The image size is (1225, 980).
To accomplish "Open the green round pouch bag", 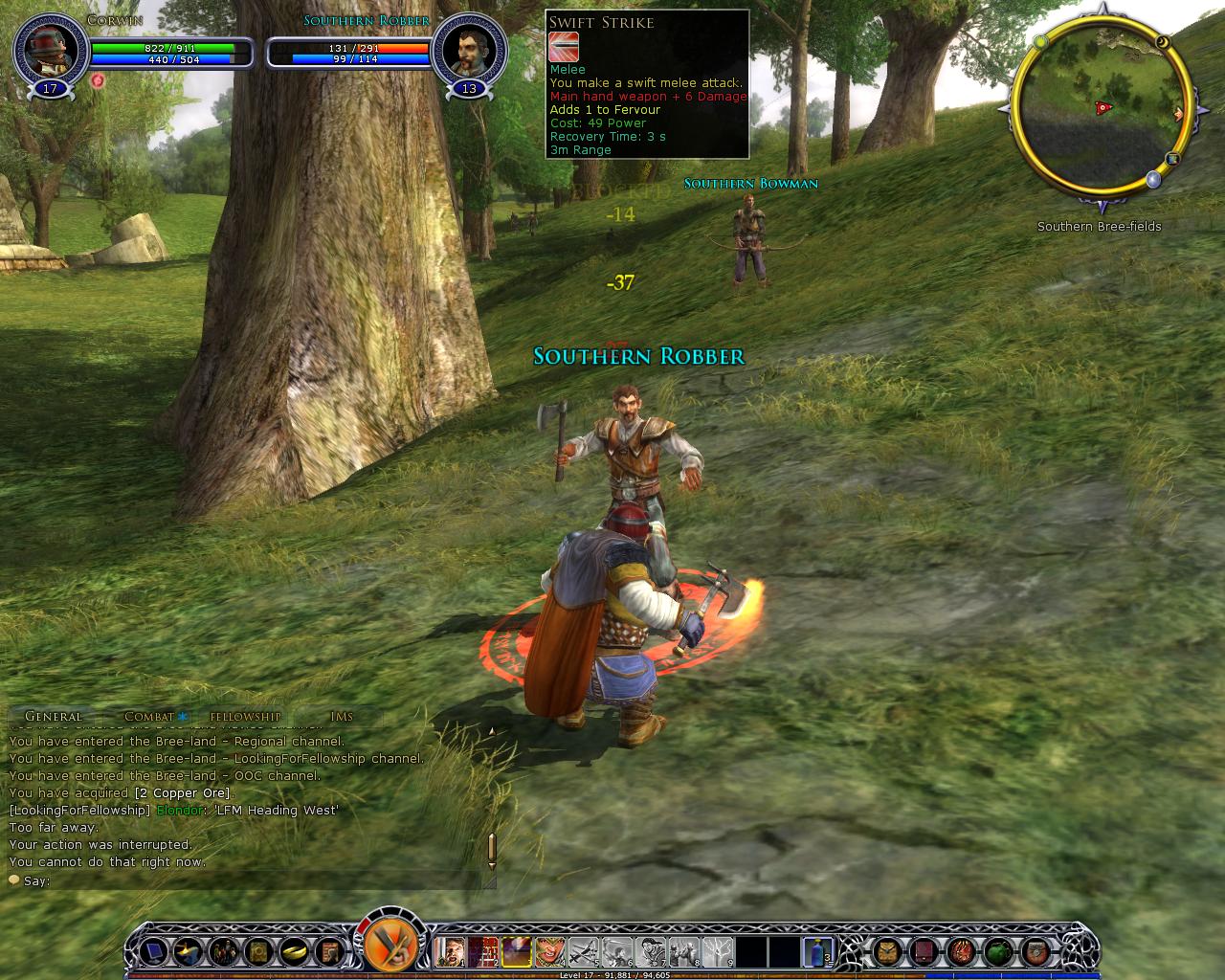I will [998, 951].
